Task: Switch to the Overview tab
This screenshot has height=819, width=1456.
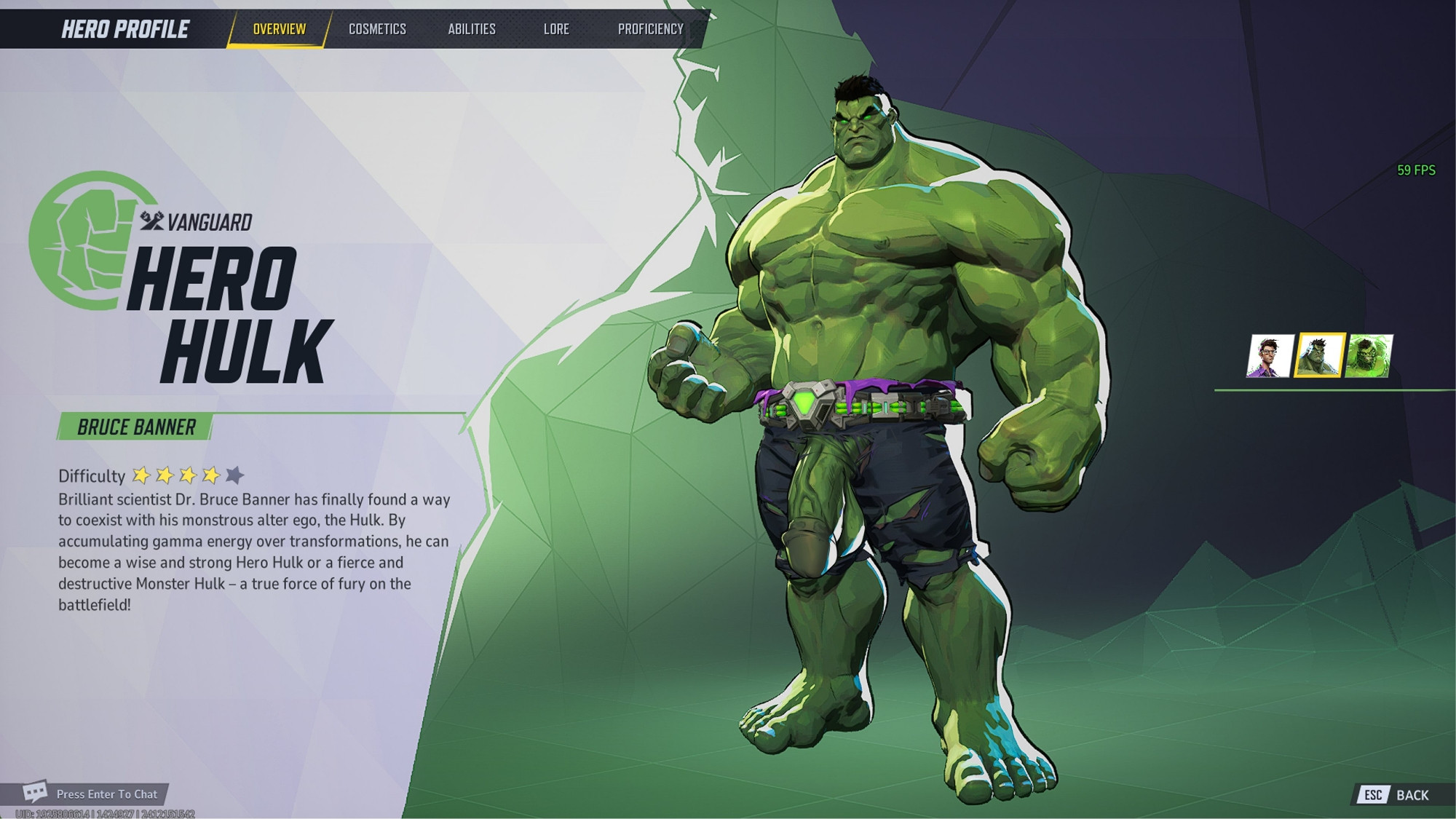Action: click(x=280, y=29)
